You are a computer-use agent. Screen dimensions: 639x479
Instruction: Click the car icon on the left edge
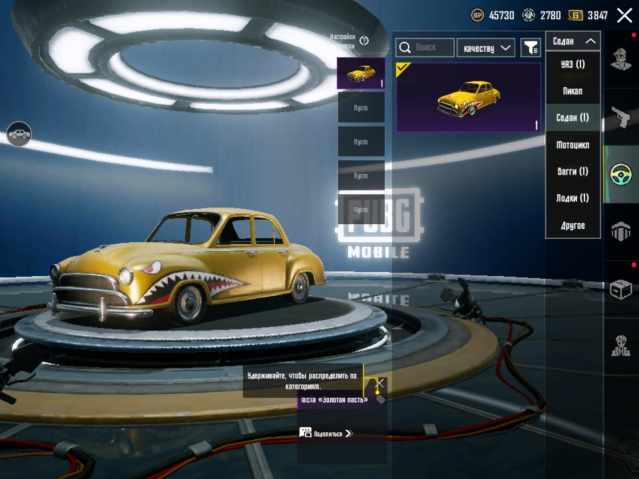pyautogui.click(x=18, y=132)
